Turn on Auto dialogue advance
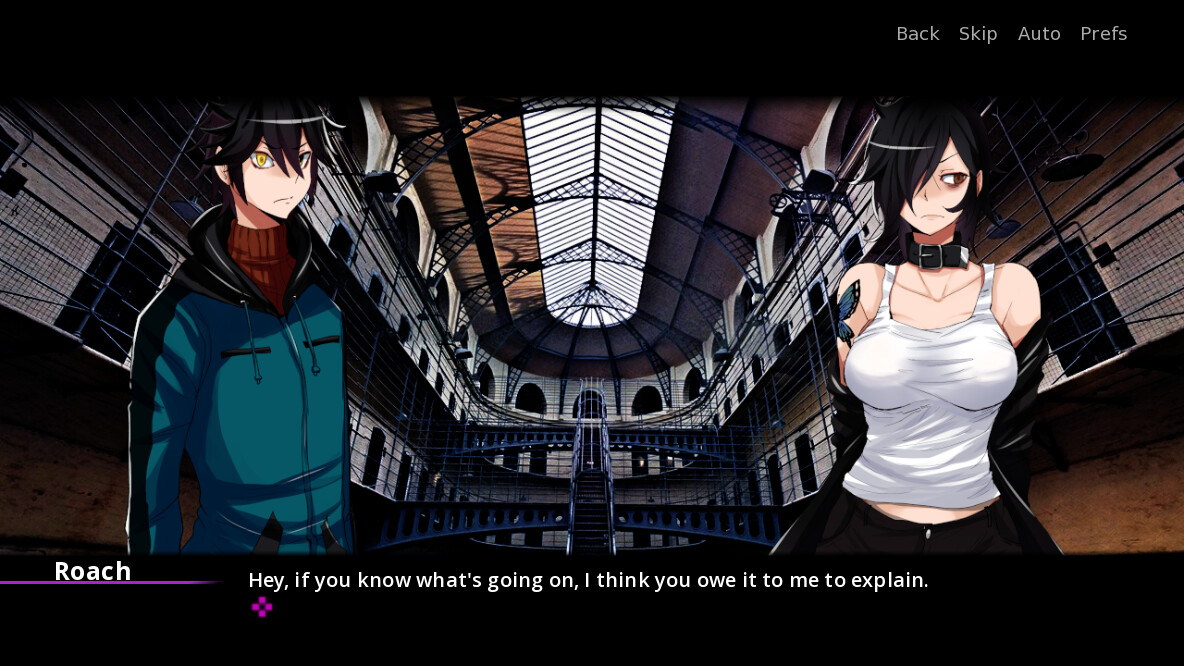This screenshot has height=666, width=1184. 1039,34
